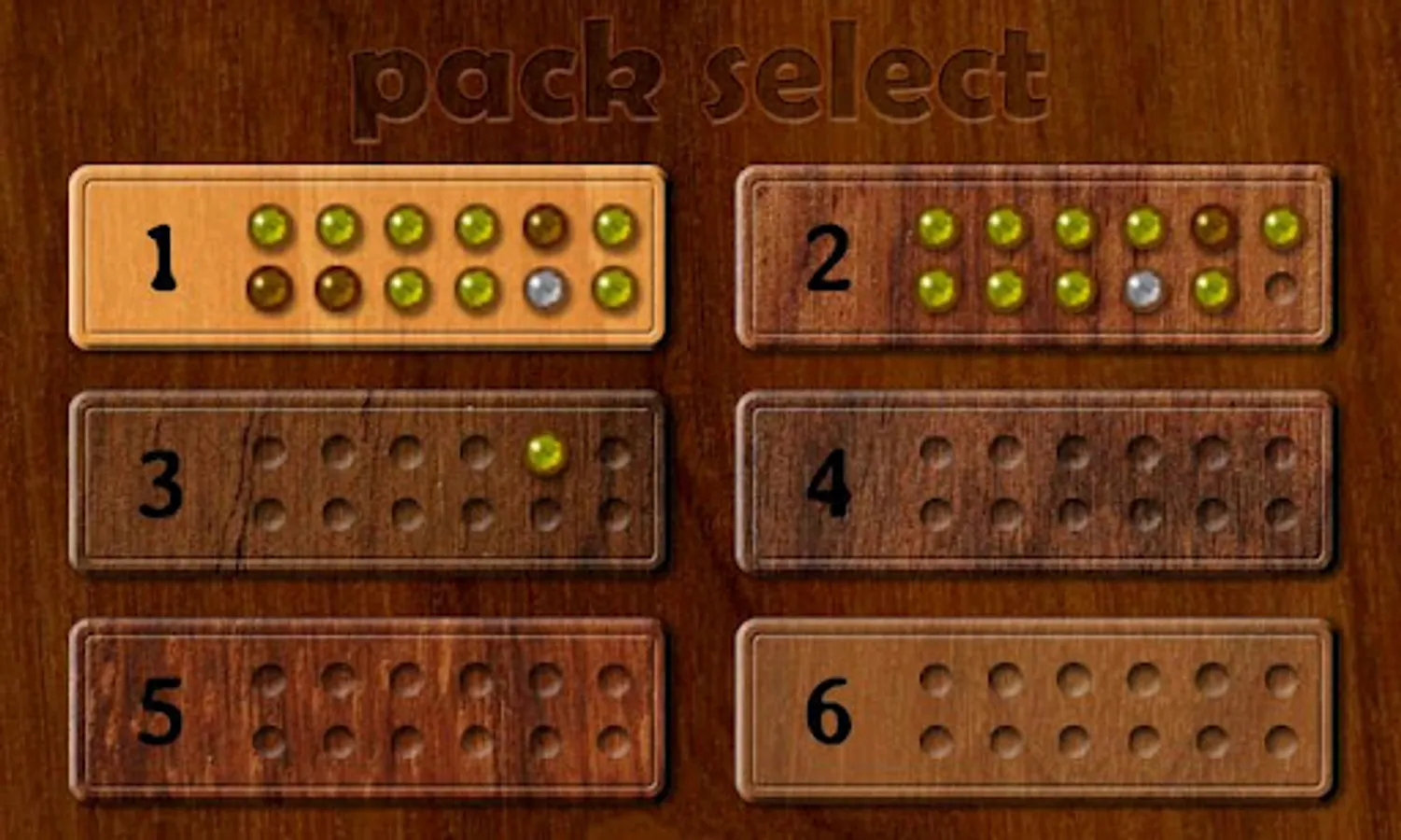Click a yellow marble in Pack 1 top row
This screenshot has width=1401, height=840.
click(x=271, y=226)
